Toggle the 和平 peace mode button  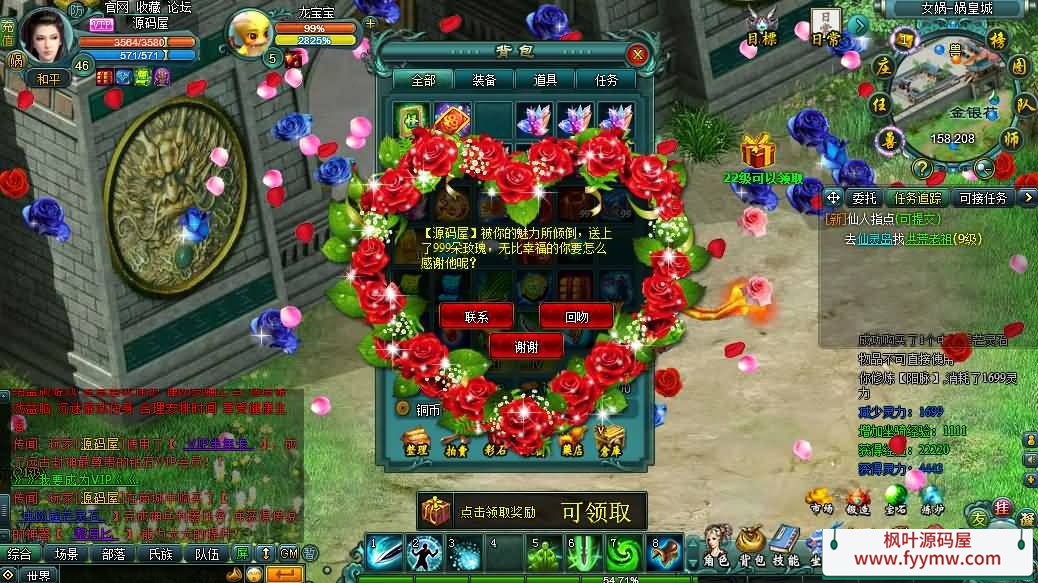(48, 77)
